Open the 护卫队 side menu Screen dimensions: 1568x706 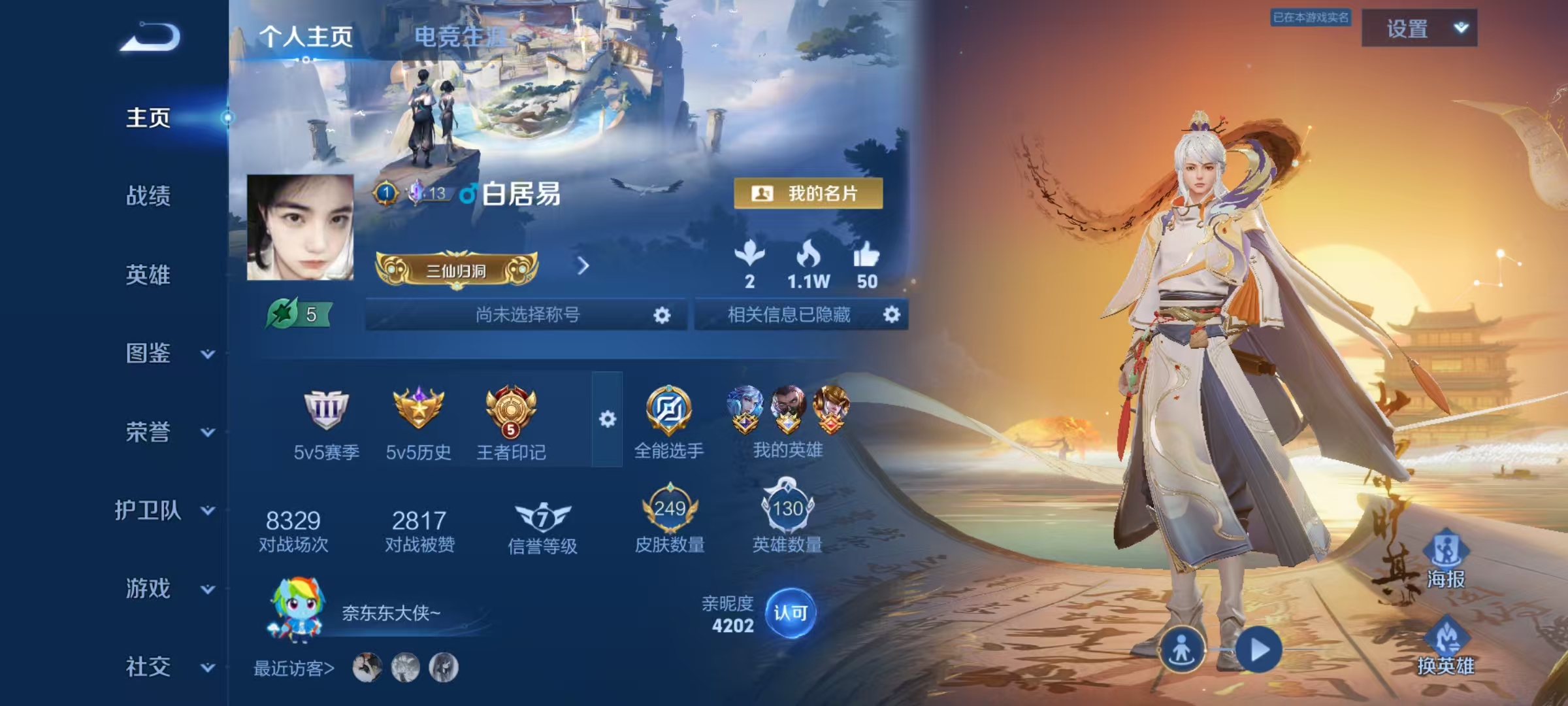tap(163, 511)
